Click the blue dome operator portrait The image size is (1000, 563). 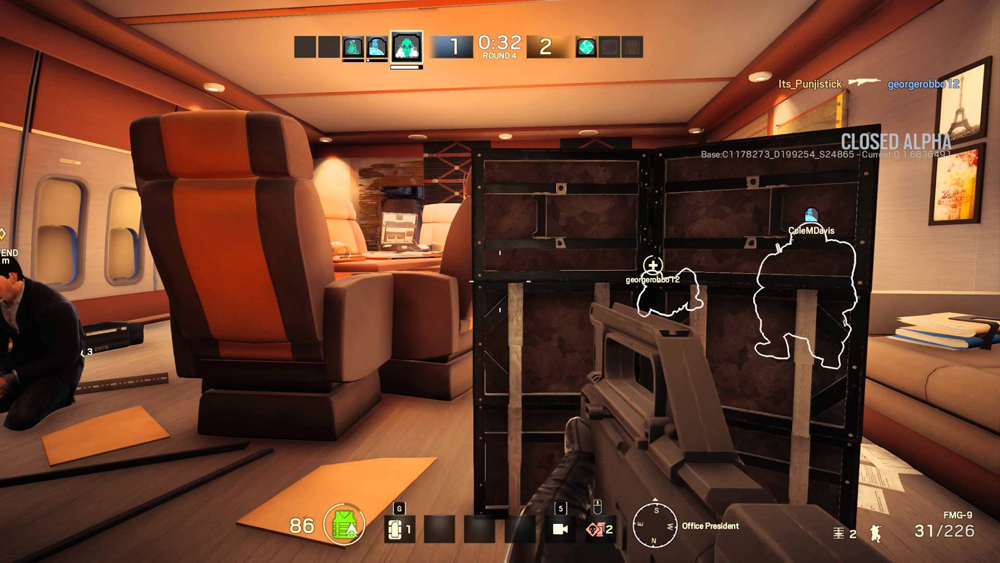[376, 47]
